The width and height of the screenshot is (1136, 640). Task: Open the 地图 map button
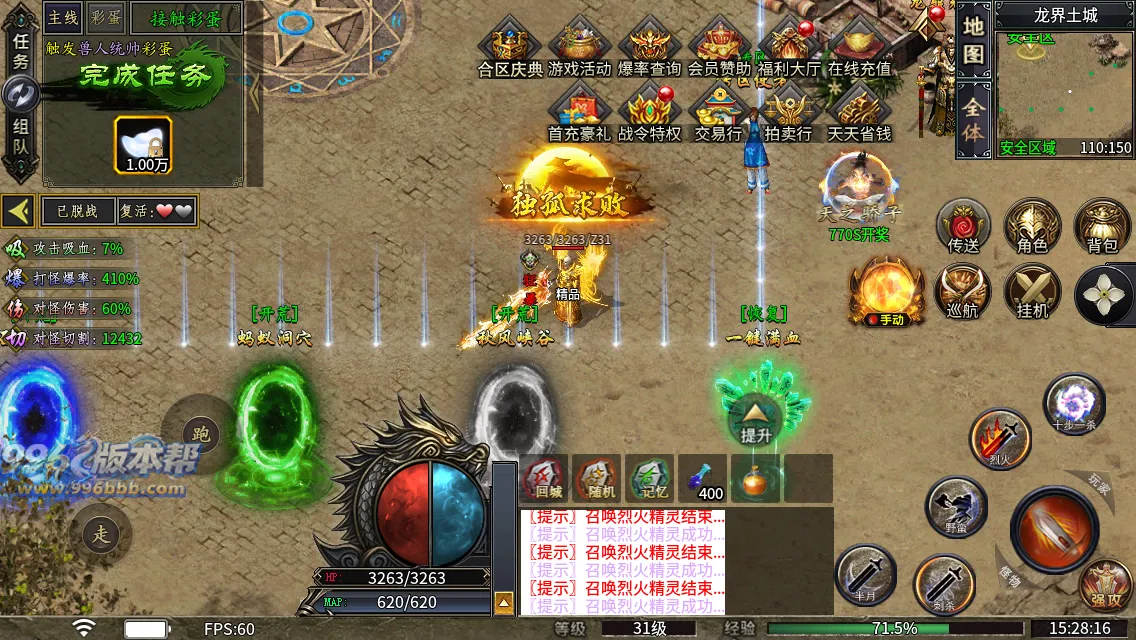(973, 41)
